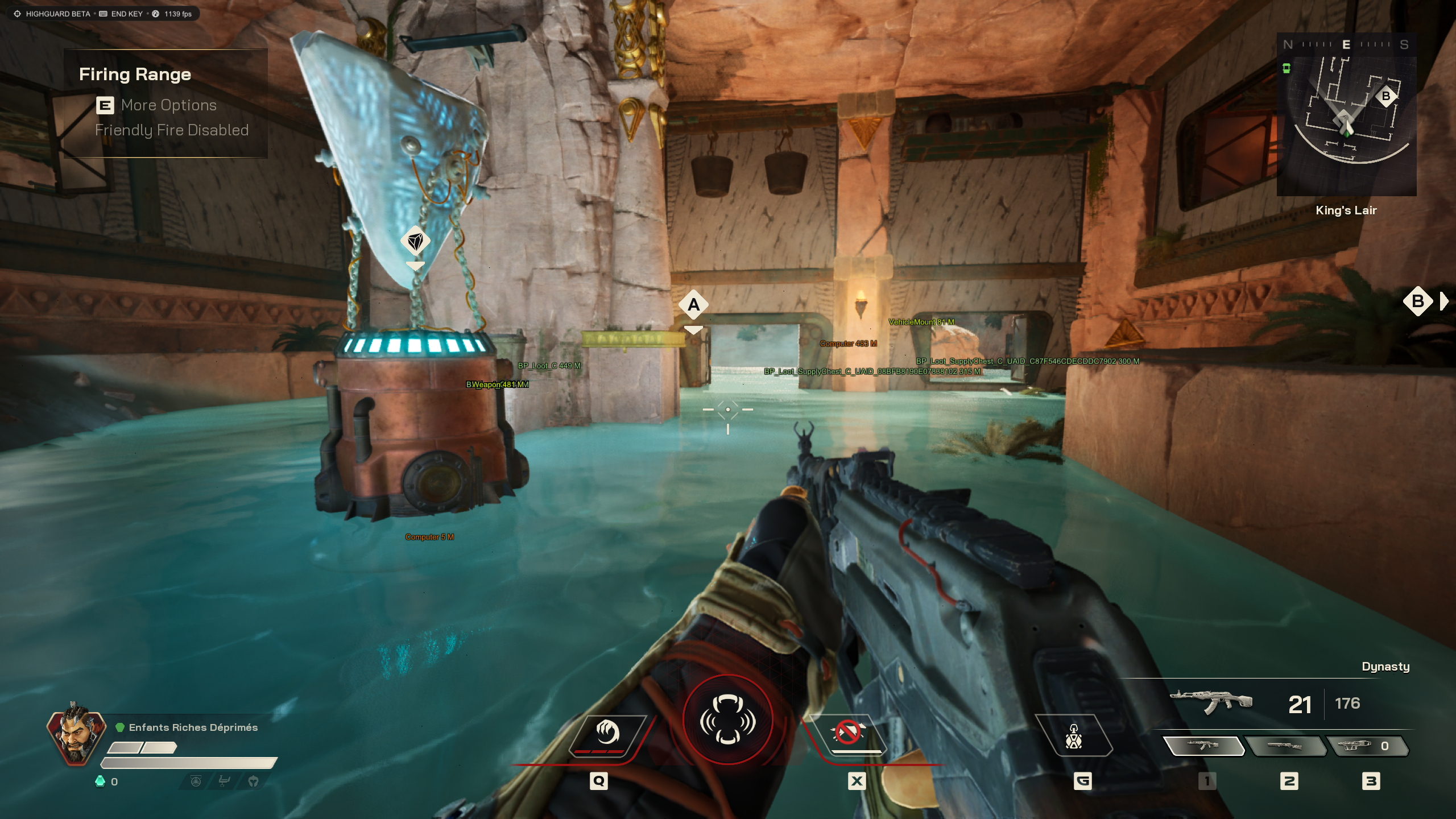This screenshot has height=819, width=1456.
Task: Click the helmet gear status icon
Action: coord(253,781)
